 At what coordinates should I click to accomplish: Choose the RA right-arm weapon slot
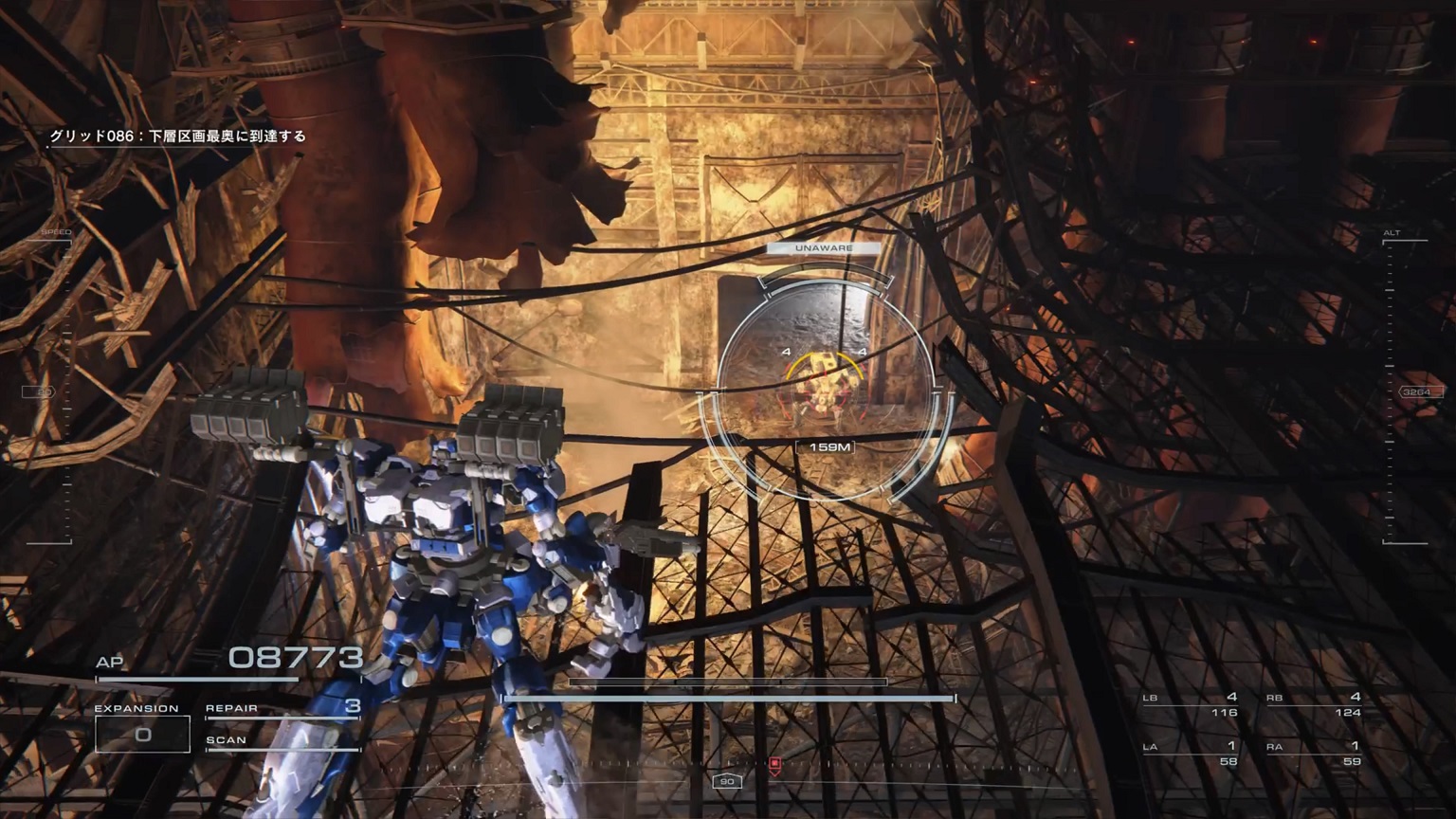pyautogui.click(x=1314, y=754)
